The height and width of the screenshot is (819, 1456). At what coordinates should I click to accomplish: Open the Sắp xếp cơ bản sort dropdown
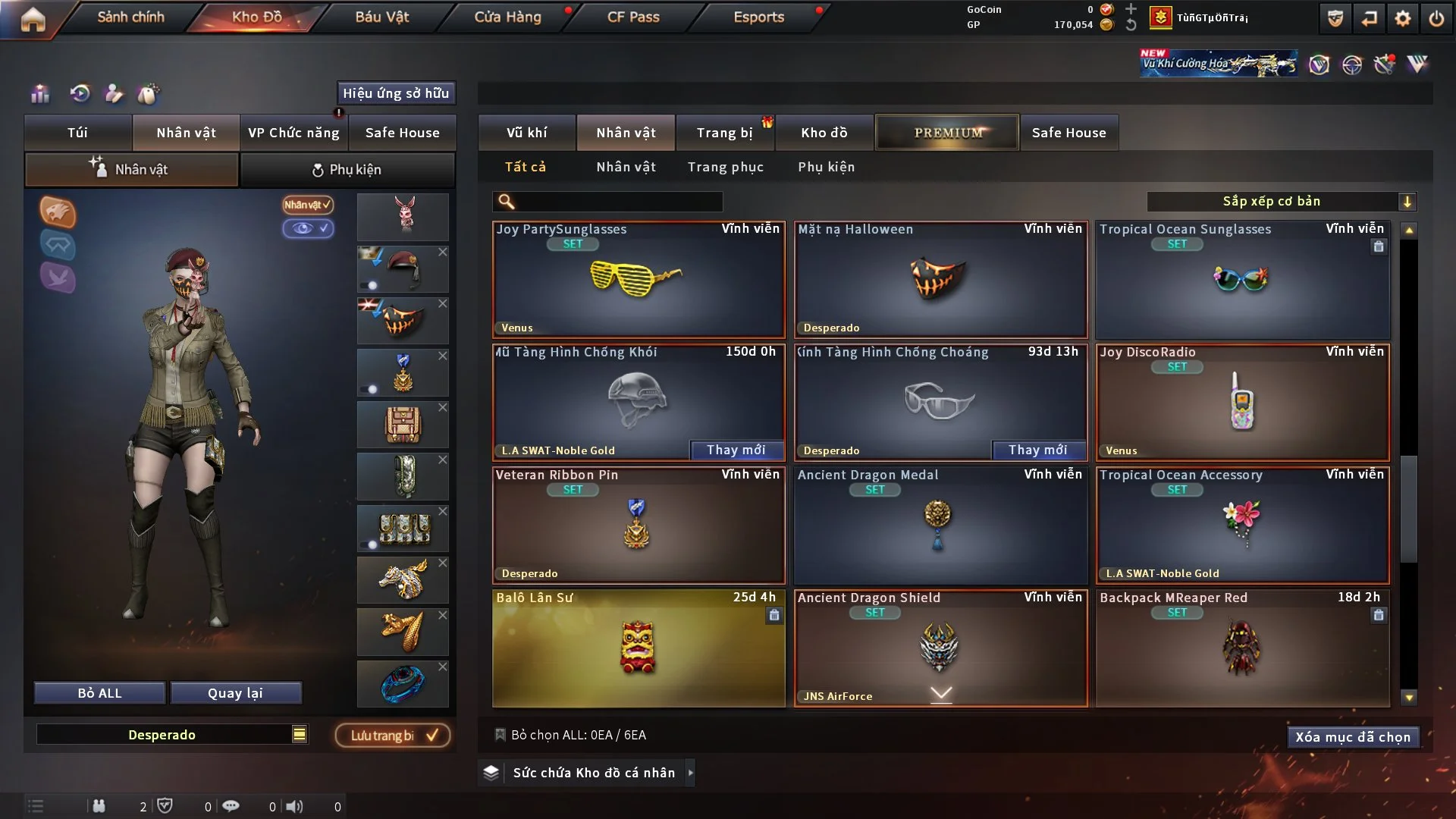tap(1281, 202)
